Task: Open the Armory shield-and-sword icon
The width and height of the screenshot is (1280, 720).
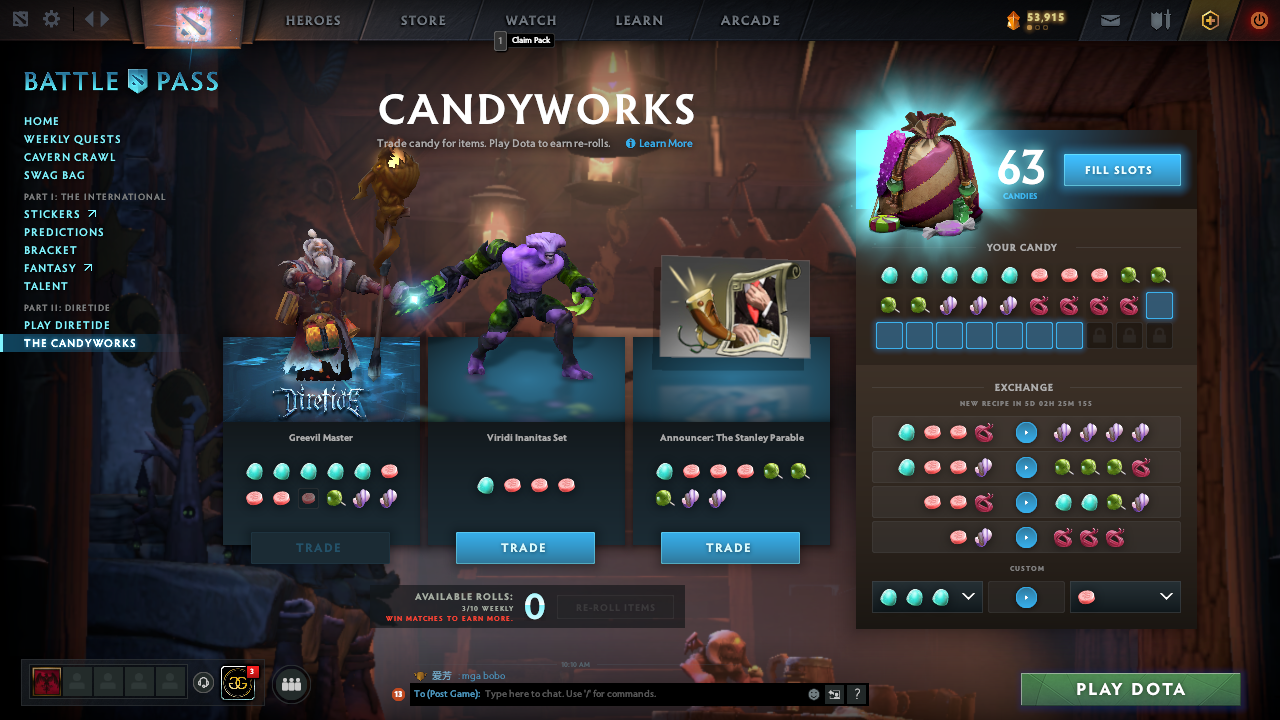Action: coord(1160,19)
